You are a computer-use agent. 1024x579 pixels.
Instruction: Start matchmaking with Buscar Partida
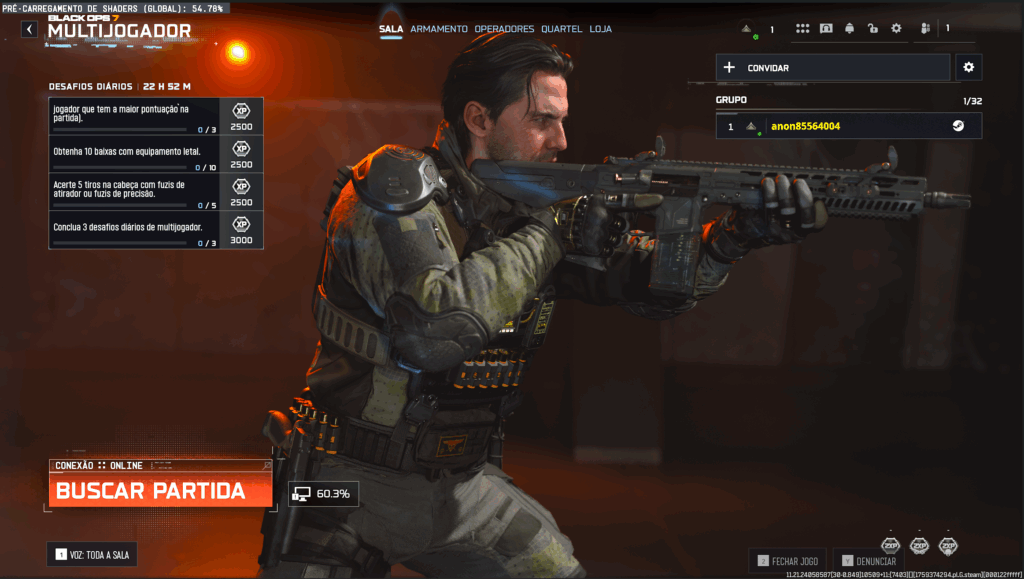point(159,491)
